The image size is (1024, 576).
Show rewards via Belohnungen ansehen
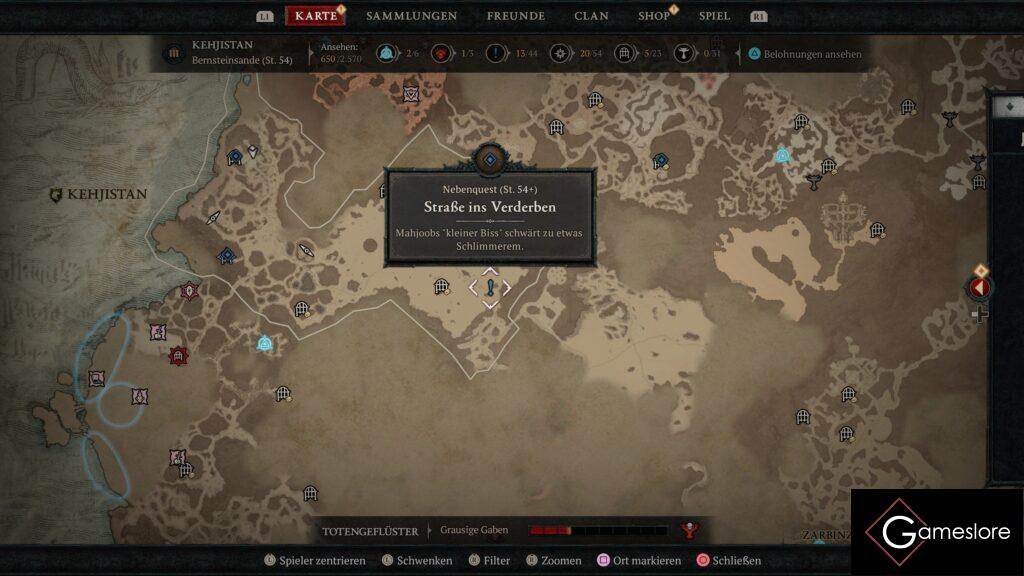tap(803, 54)
